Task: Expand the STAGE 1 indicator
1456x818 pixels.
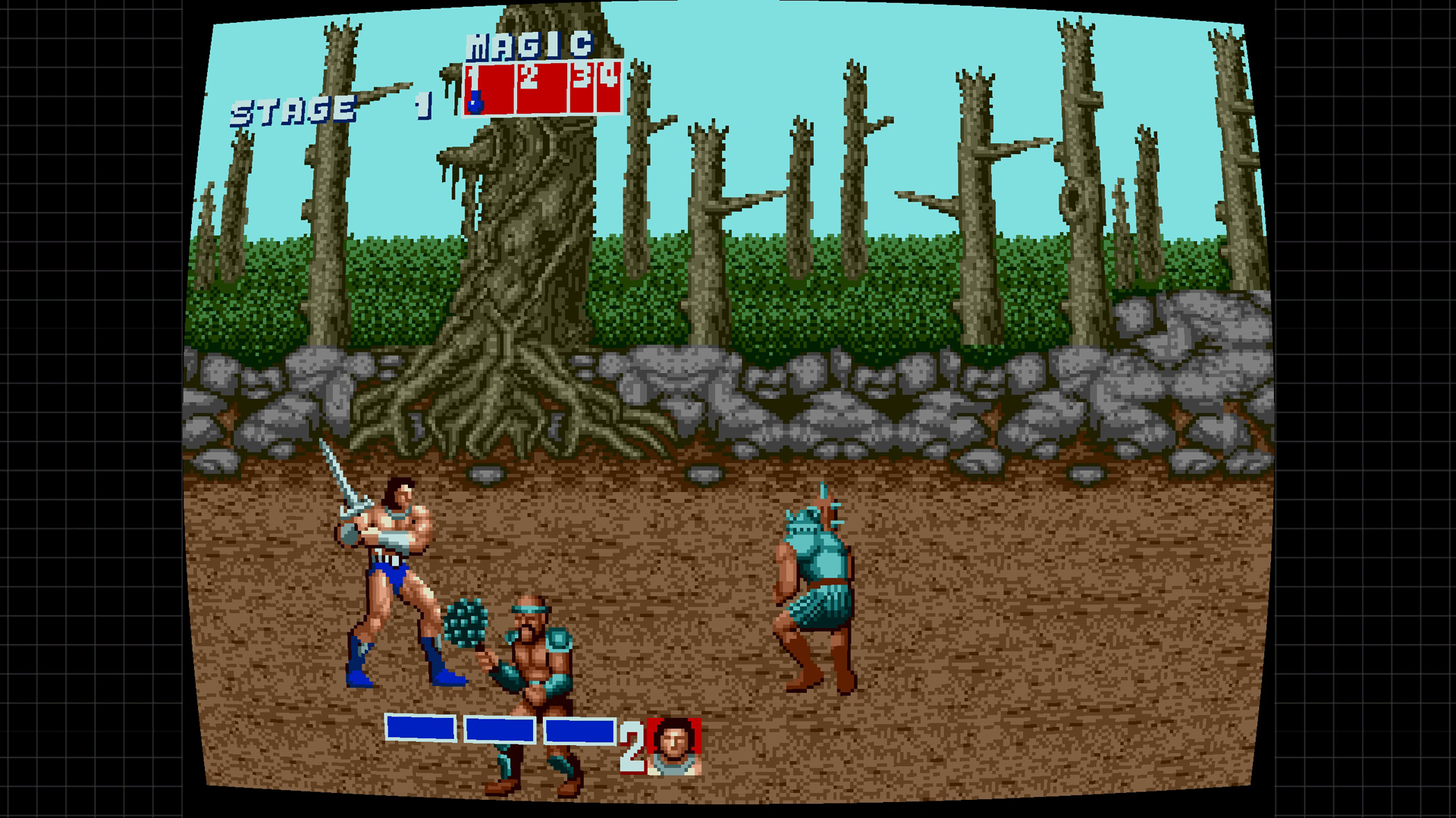Action: 326,106
